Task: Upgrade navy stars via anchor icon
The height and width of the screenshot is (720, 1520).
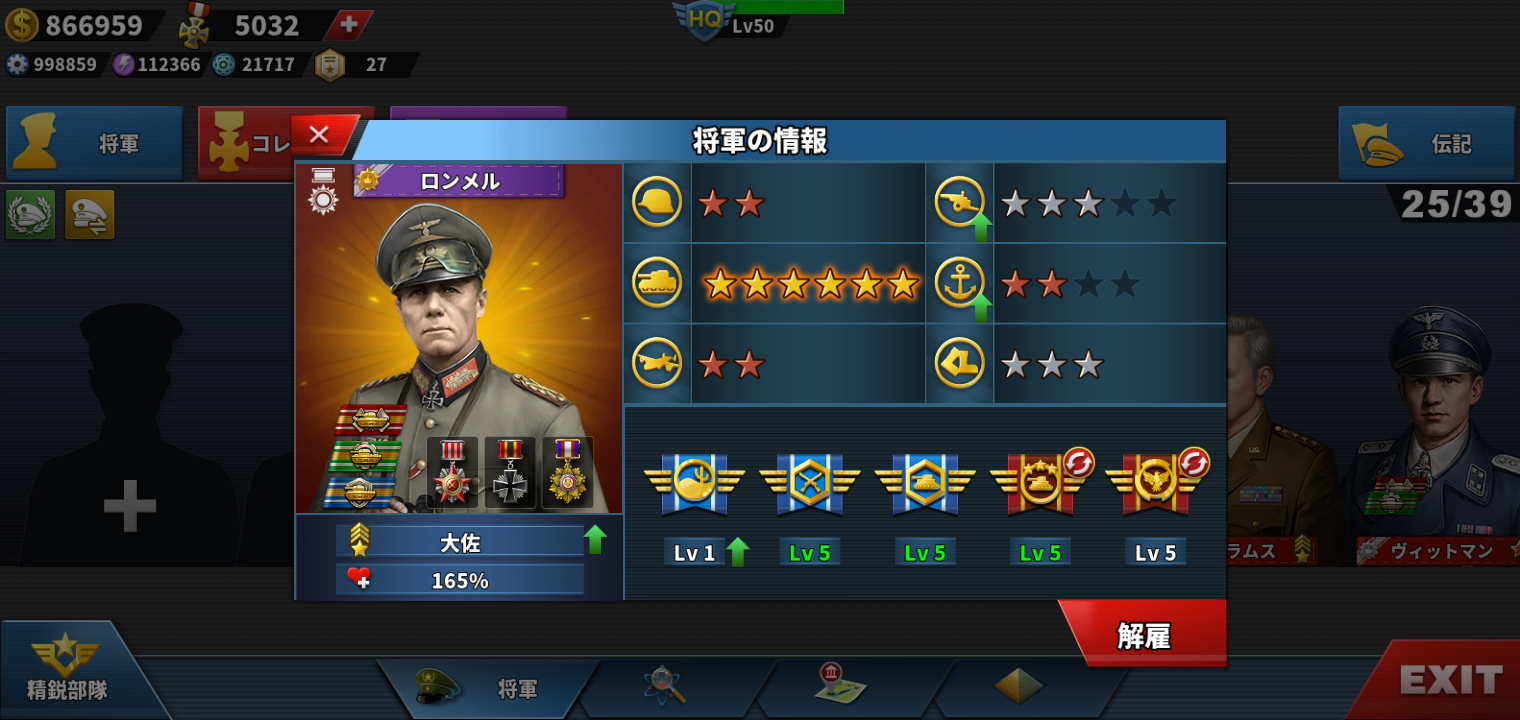Action: pos(960,285)
